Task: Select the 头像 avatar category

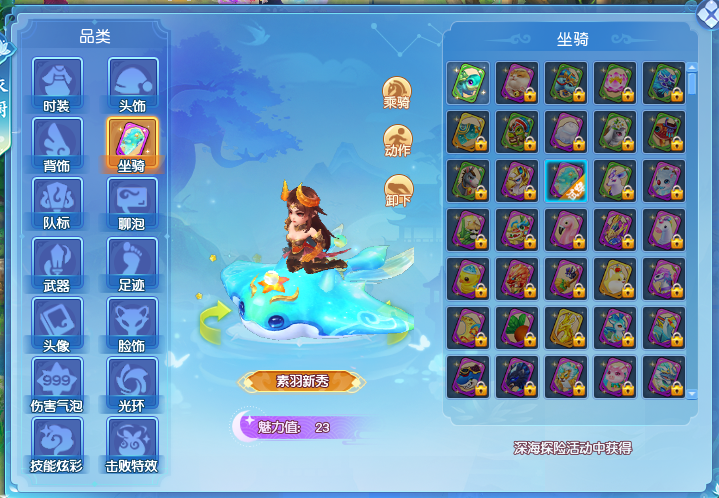Action: pyautogui.click(x=57, y=323)
